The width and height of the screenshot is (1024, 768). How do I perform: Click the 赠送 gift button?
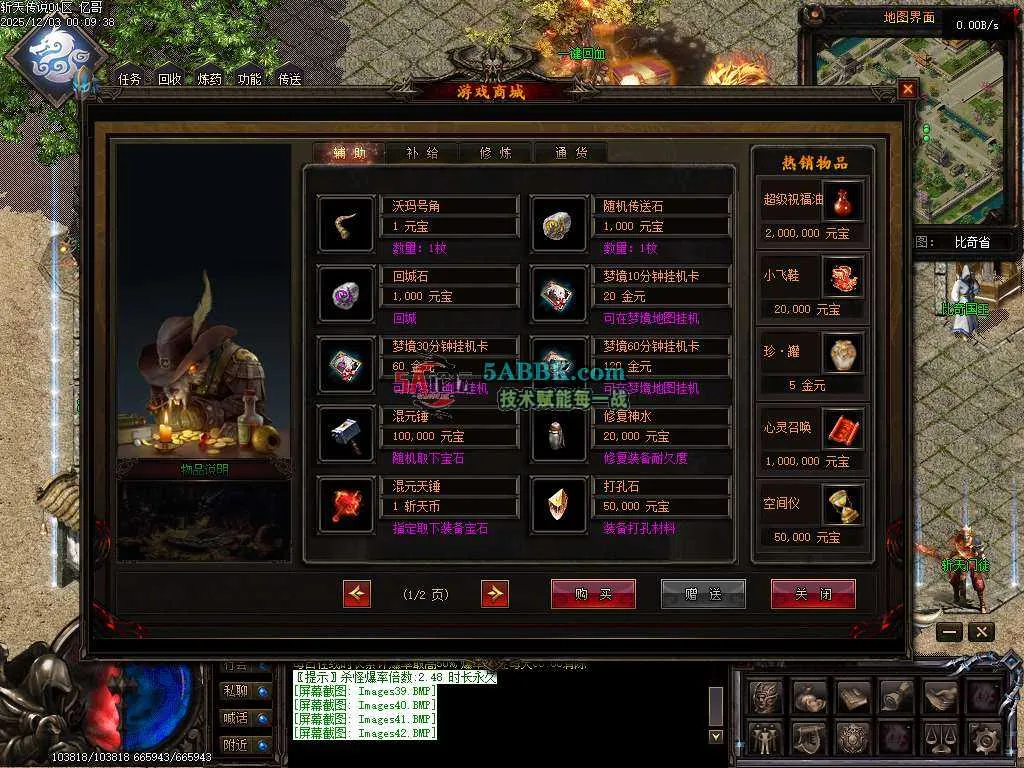click(x=703, y=594)
